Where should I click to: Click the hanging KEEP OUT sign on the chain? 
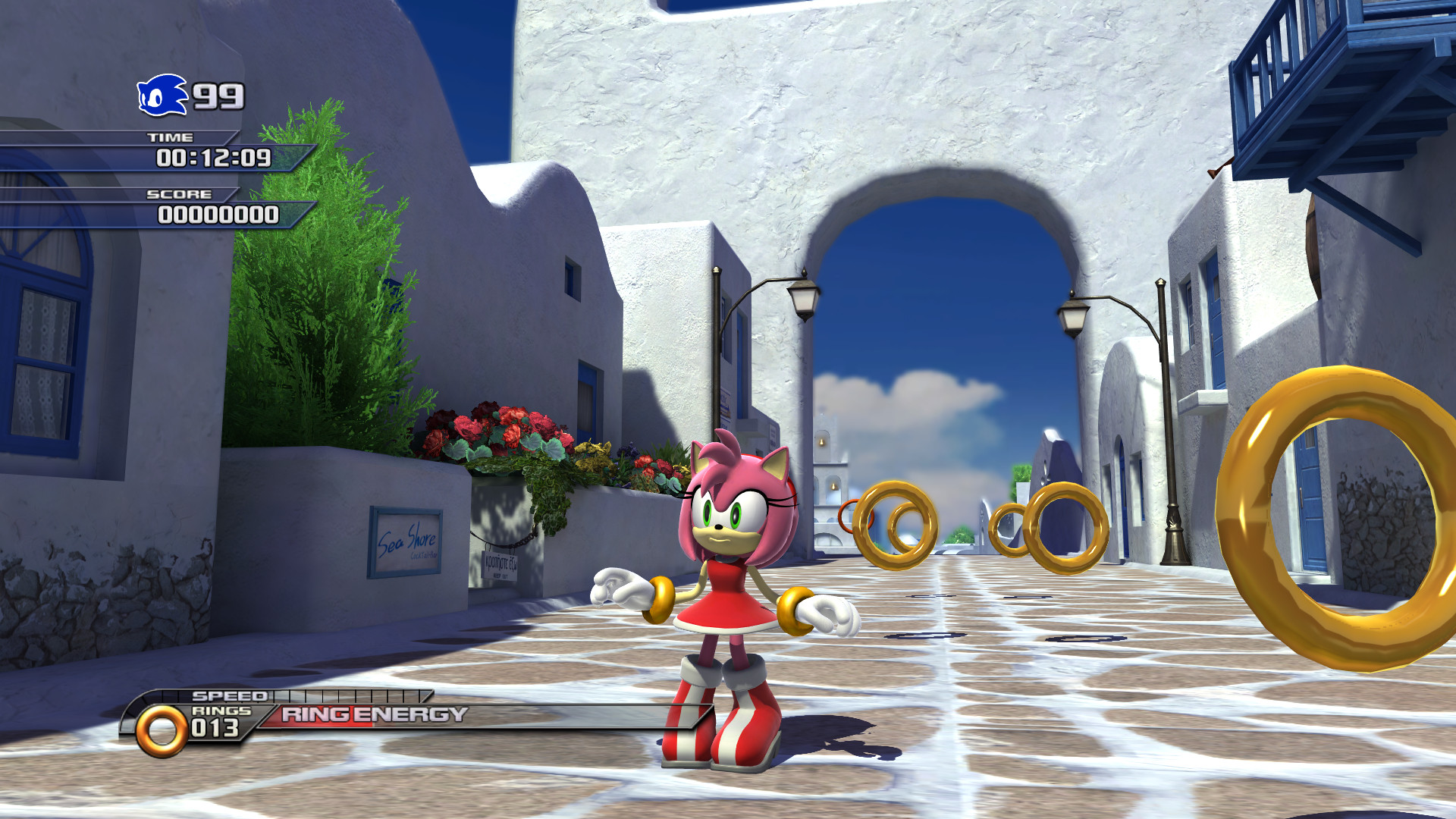click(x=500, y=565)
